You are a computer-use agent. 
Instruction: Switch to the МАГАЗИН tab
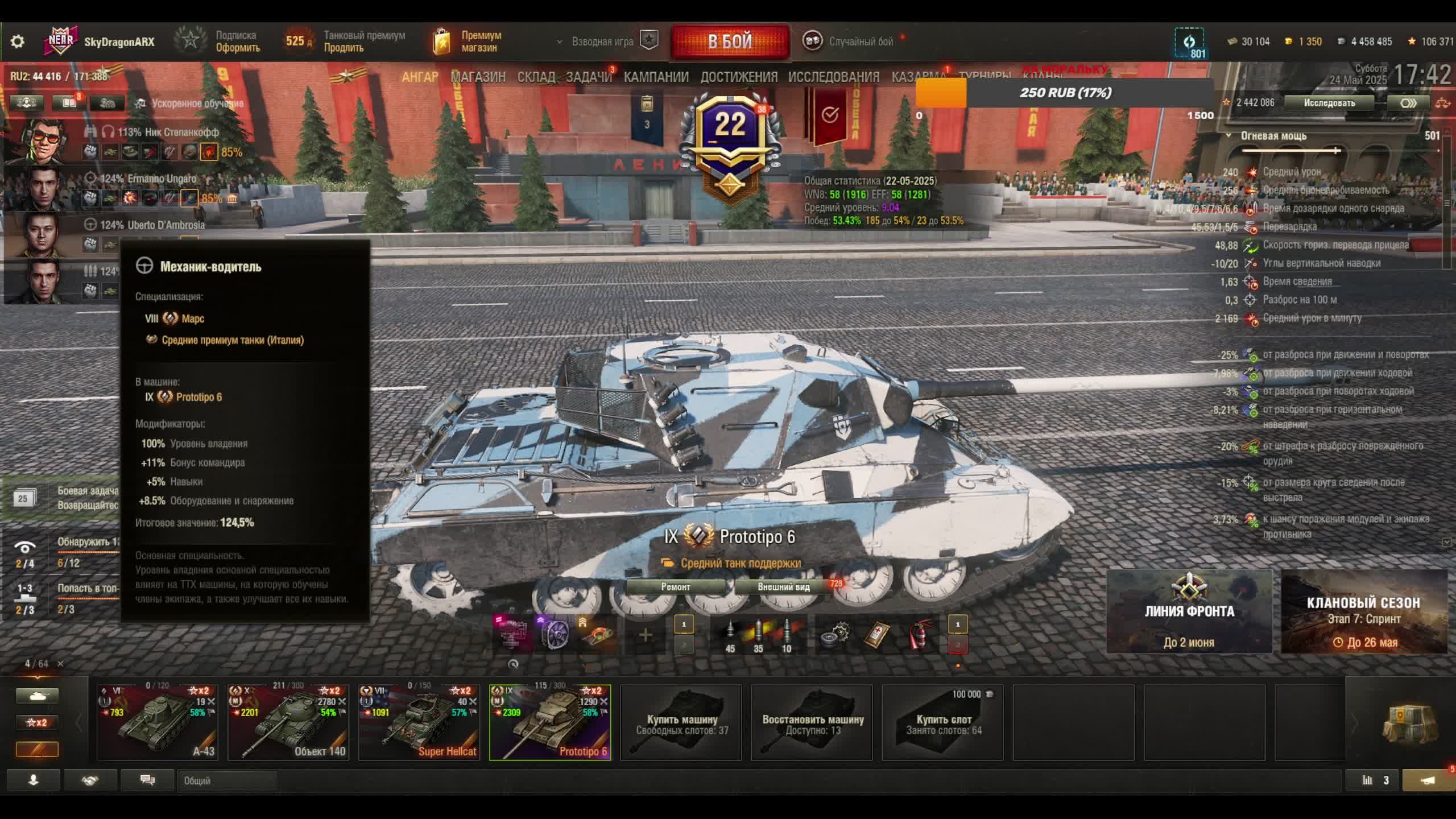[x=478, y=77]
